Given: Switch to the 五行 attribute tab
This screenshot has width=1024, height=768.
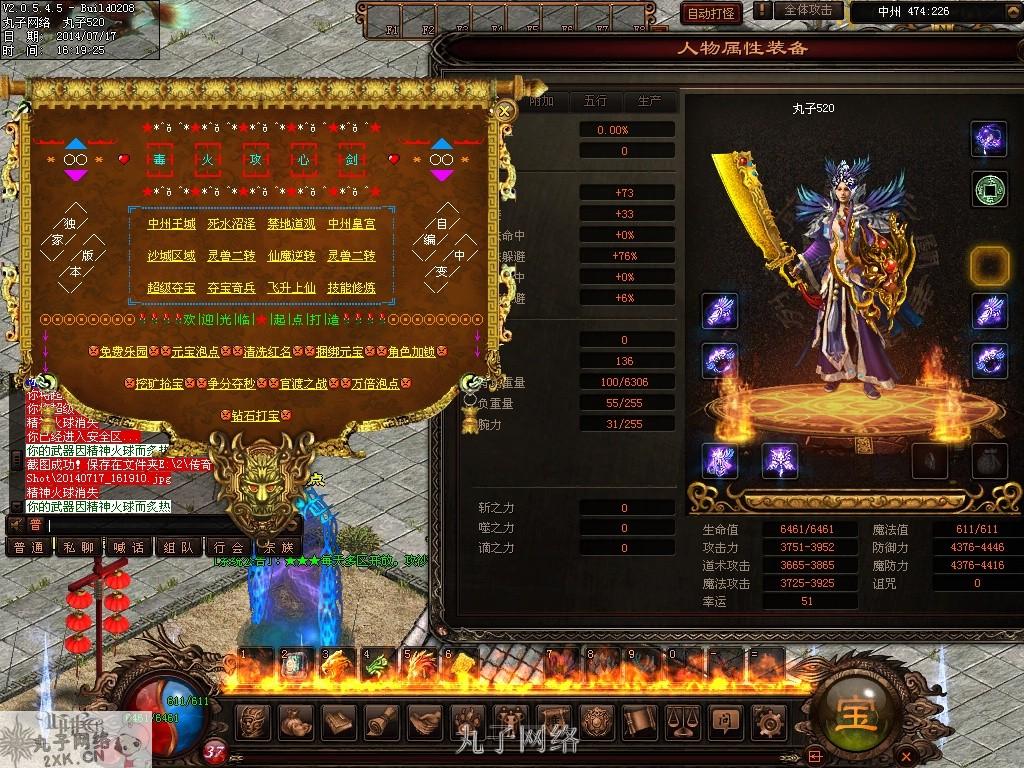Looking at the screenshot, I should click(x=595, y=101).
